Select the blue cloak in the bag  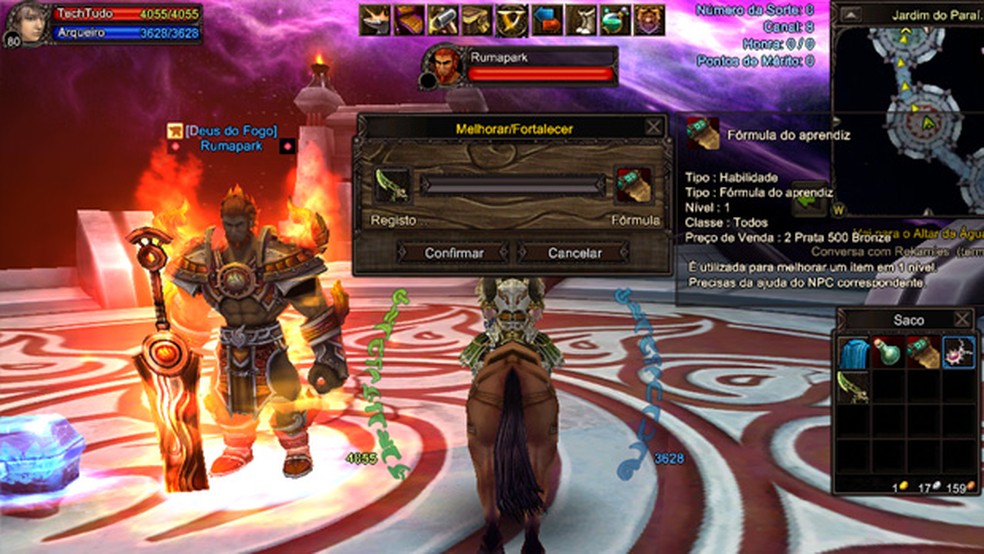click(853, 354)
